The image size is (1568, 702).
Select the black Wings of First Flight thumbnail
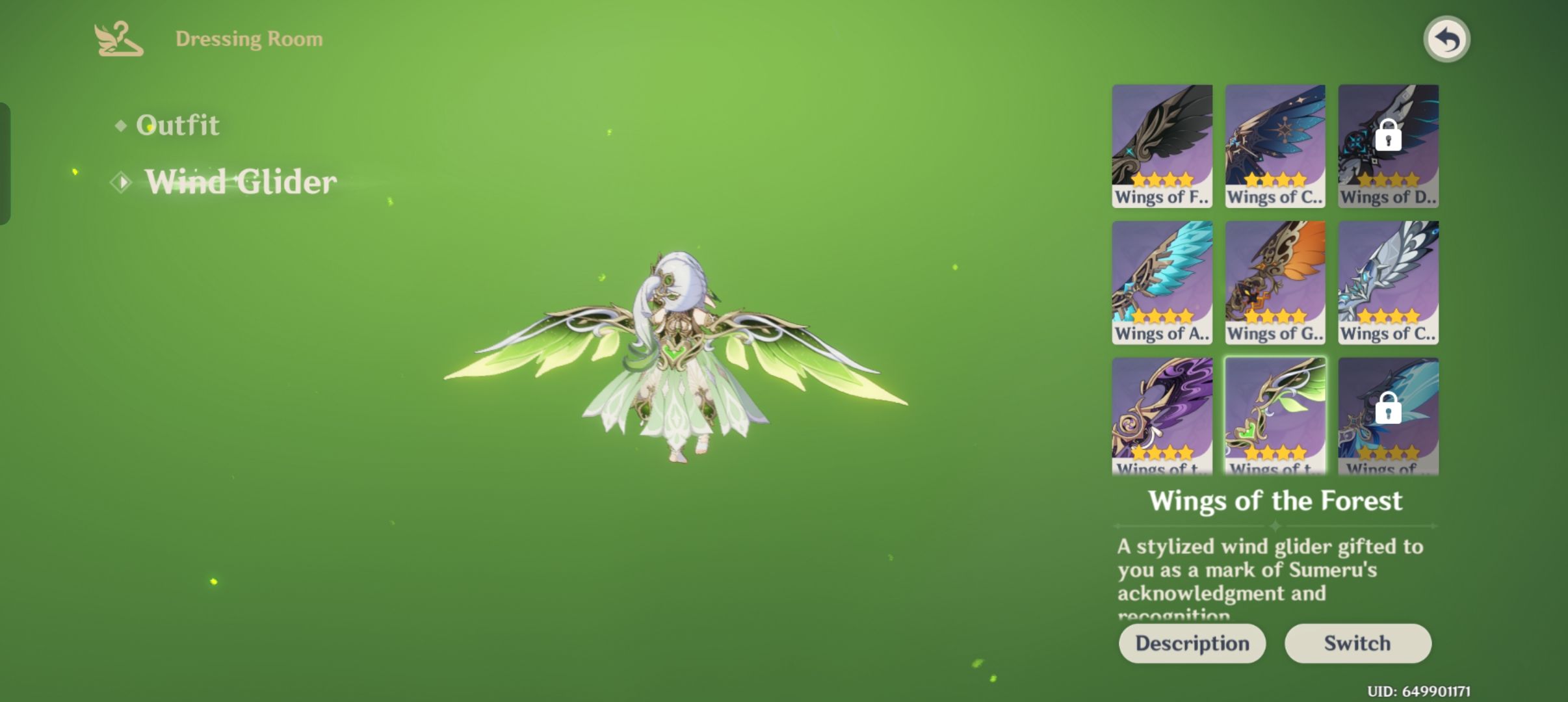pyautogui.click(x=1162, y=144)
